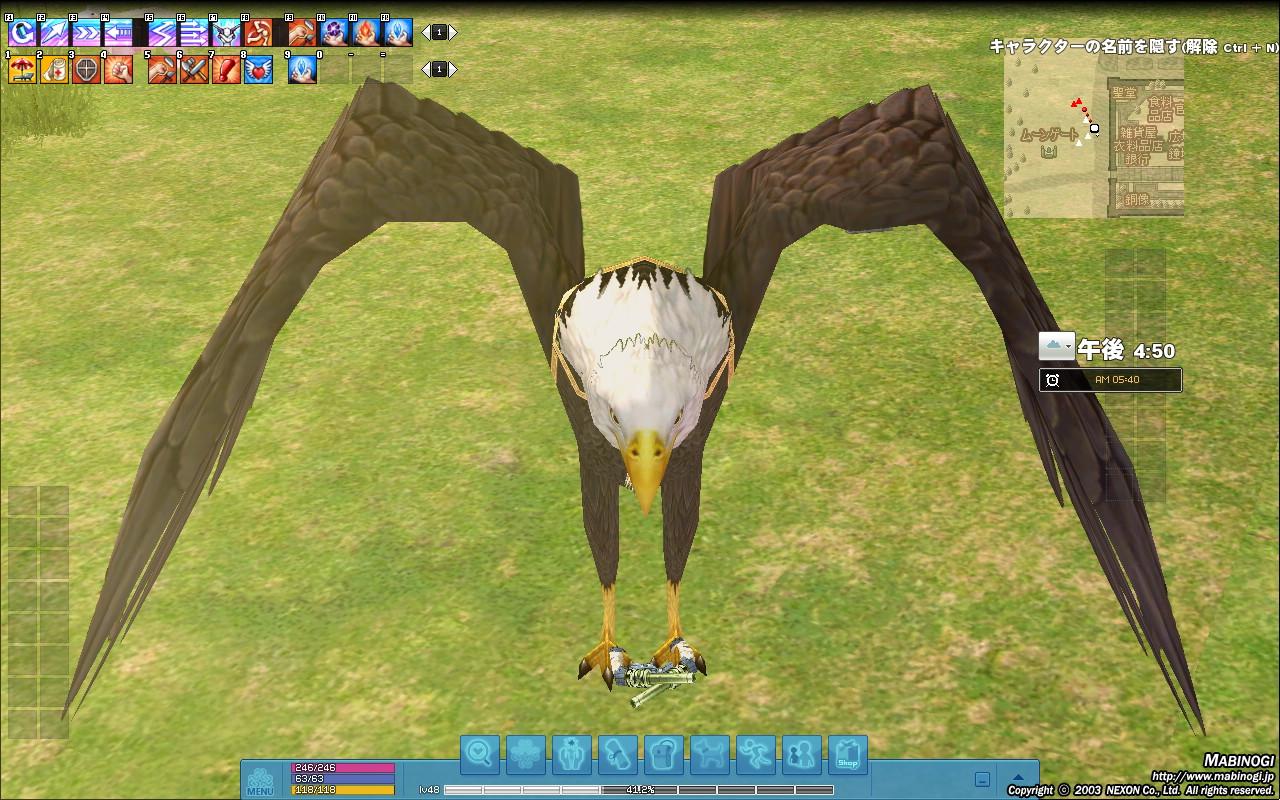Activate the bandage first aid skill
Image resolution: width=1280 pixels, height=800 pixels.
click(54, 70)
